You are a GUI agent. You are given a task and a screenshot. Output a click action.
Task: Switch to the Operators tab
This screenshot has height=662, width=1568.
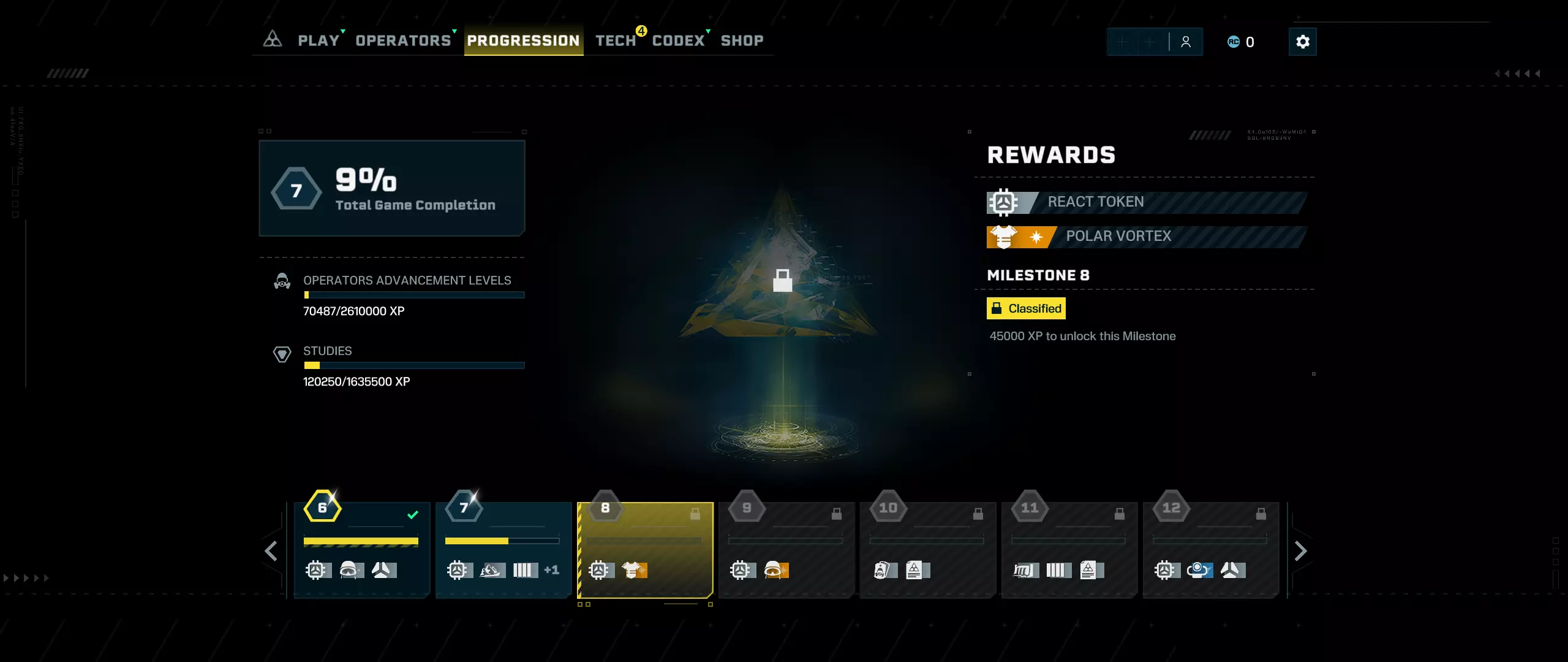pos(403,40)
